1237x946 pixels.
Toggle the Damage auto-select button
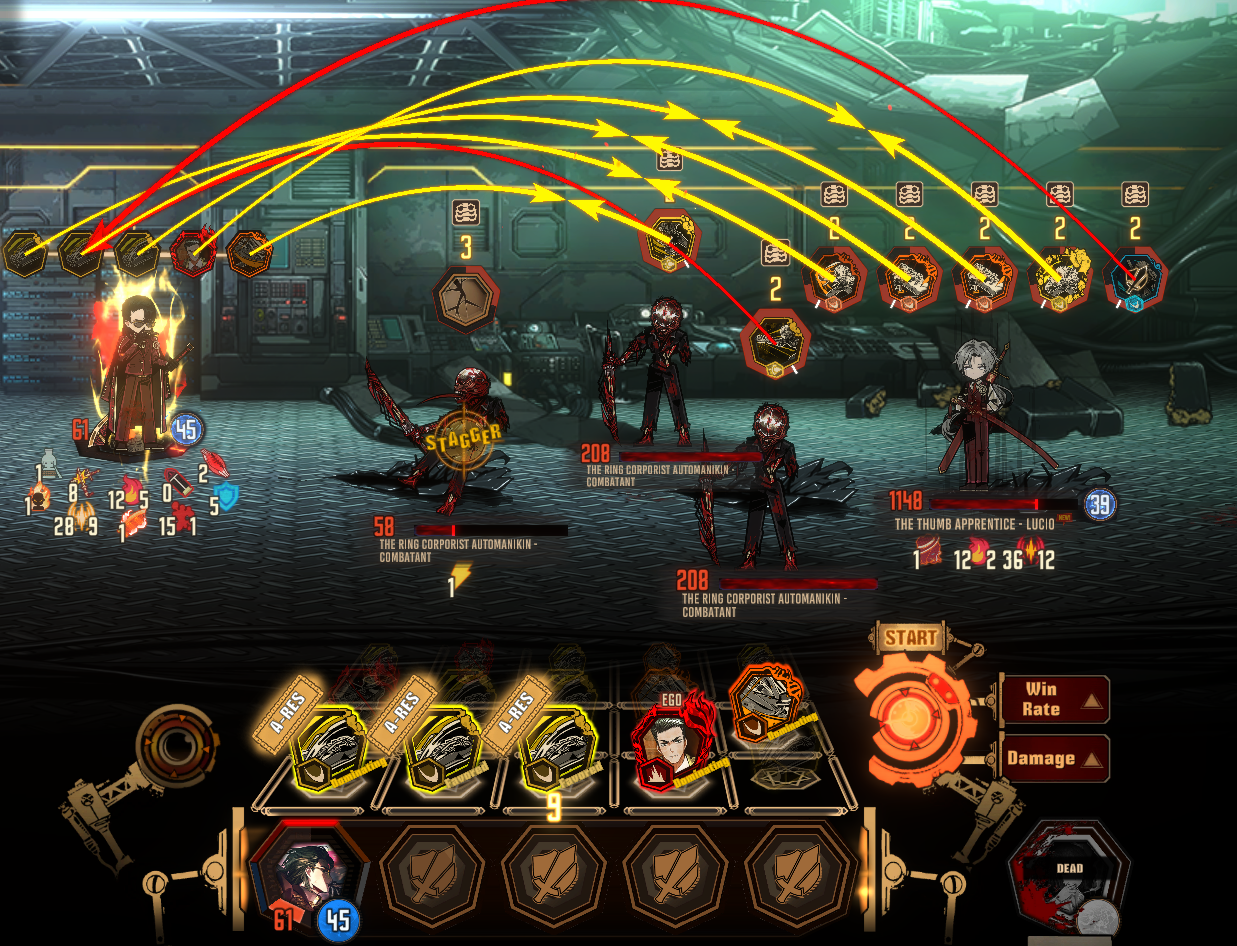click(x=1054, y=758)
